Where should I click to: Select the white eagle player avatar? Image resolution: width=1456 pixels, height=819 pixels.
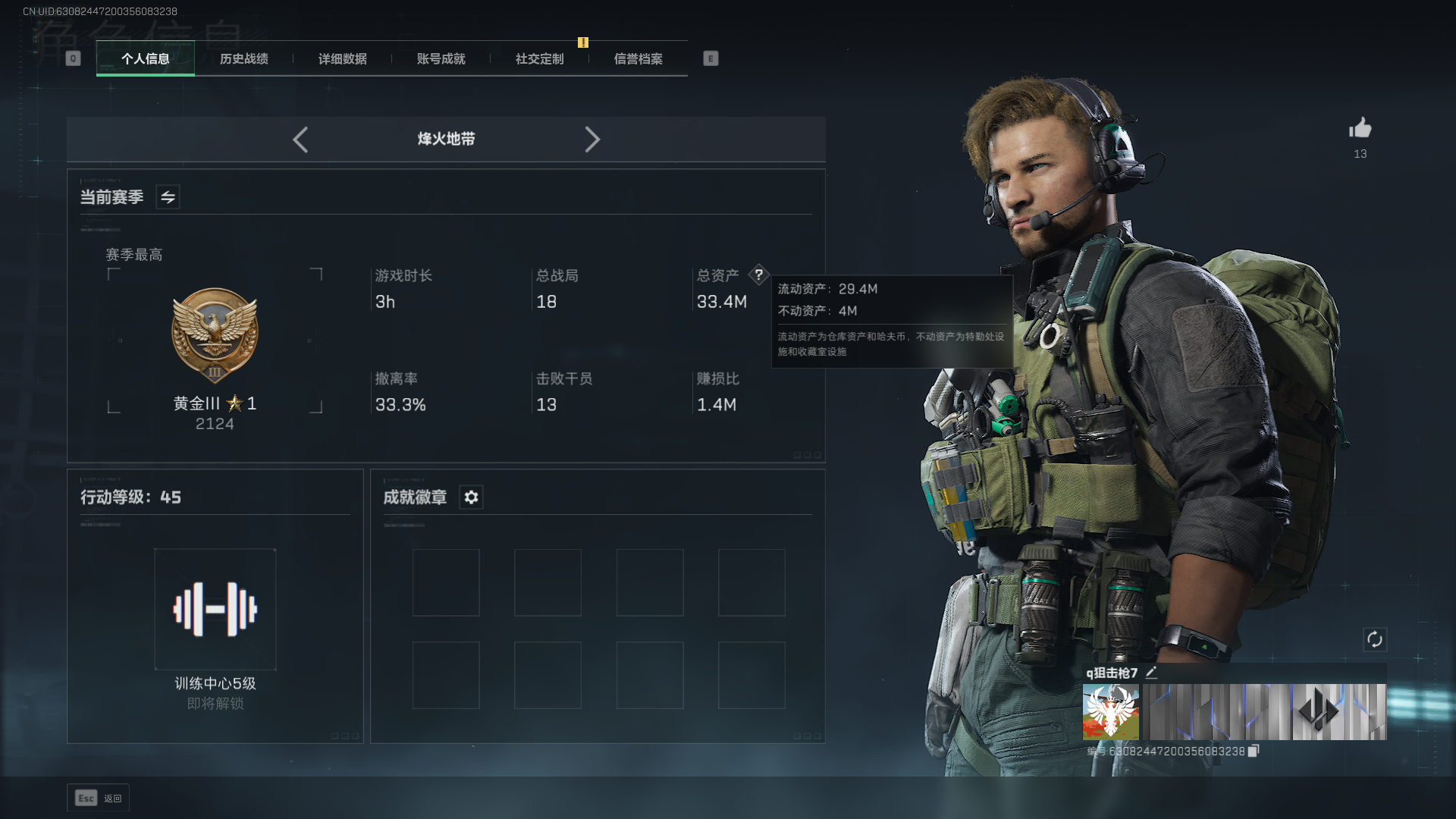coord(1111,712)
